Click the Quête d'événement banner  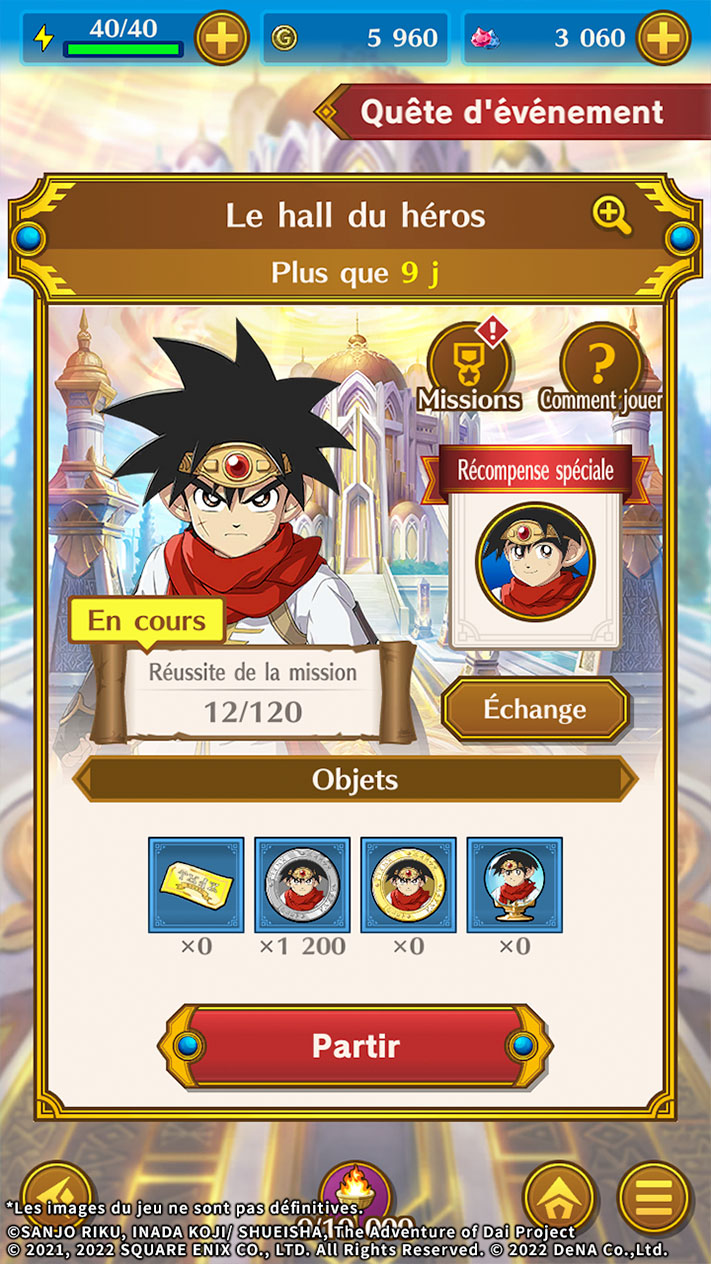click(x=511, y=112)
